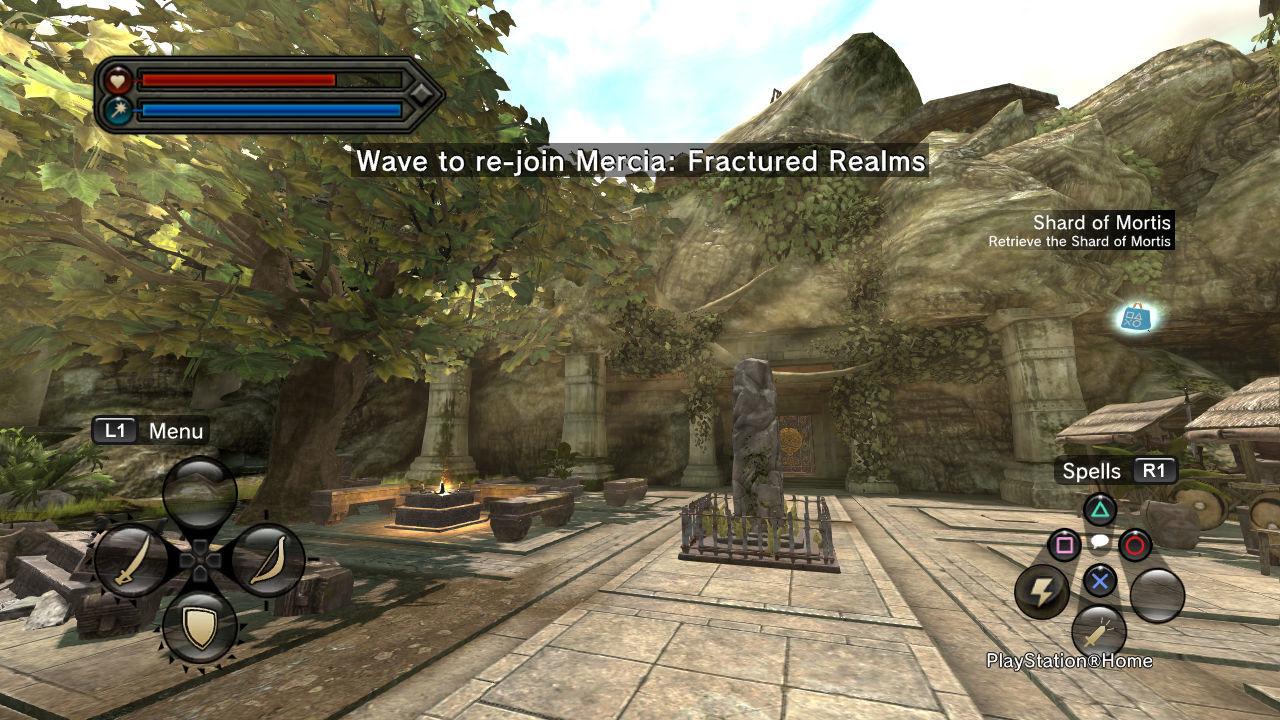Open the PlayStation Store shopping bag icon

(x=1135, y=318)
